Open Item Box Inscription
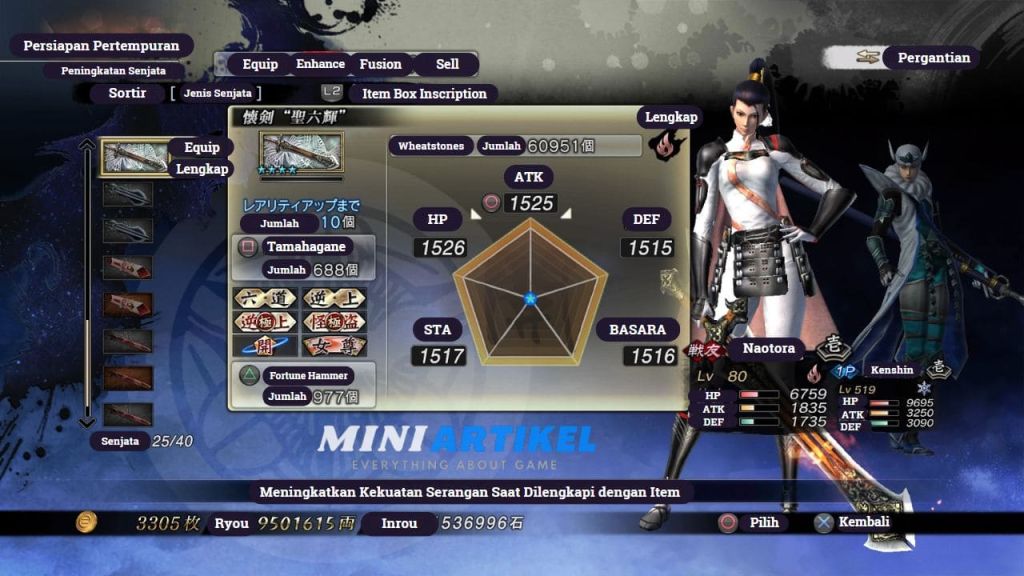 tap(423, 93)
